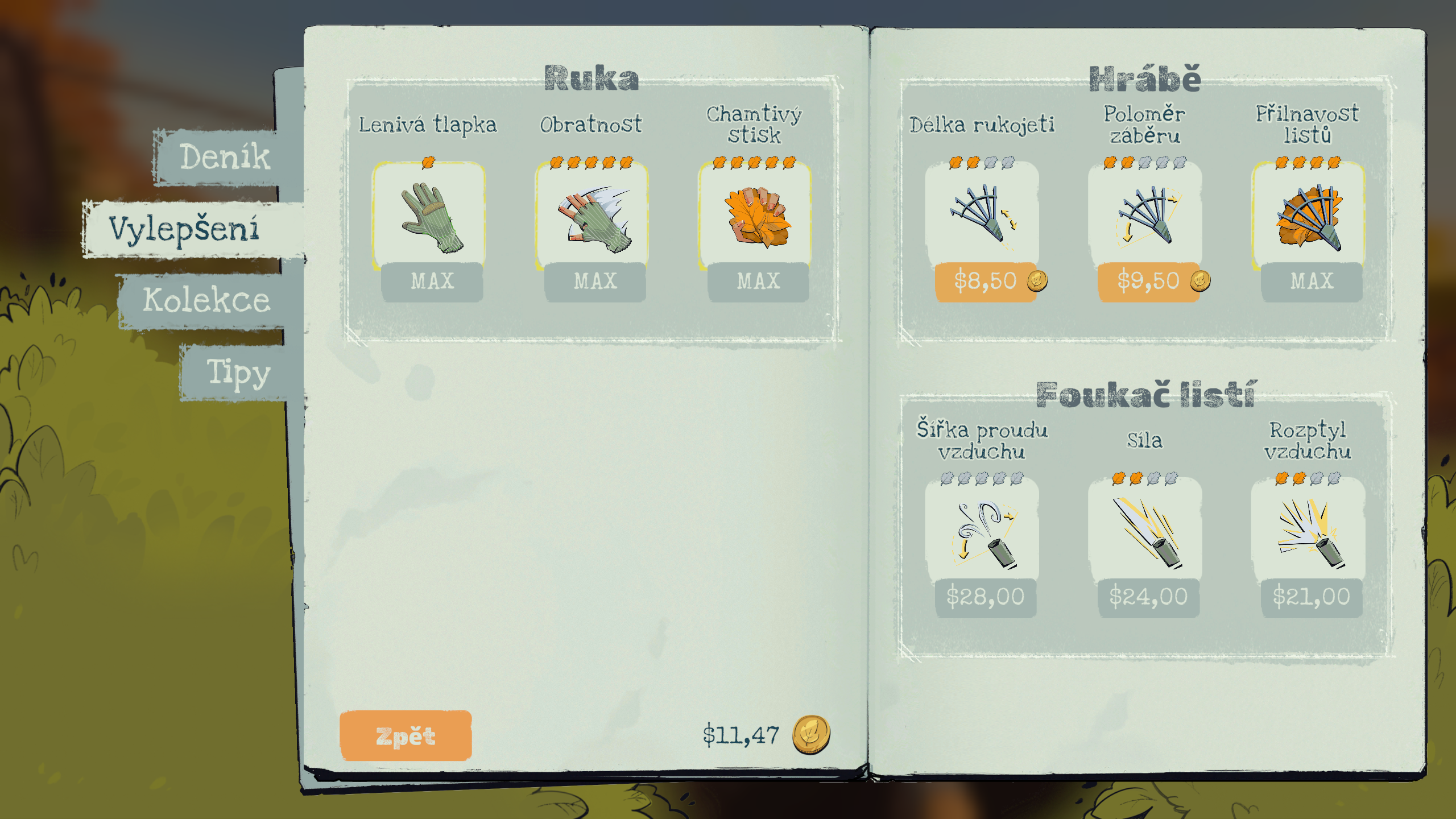This screenshot has height=819, width=1456.
Task: Purchase Poloměr záběru upgrade for $9,50
Action: 1148,282
